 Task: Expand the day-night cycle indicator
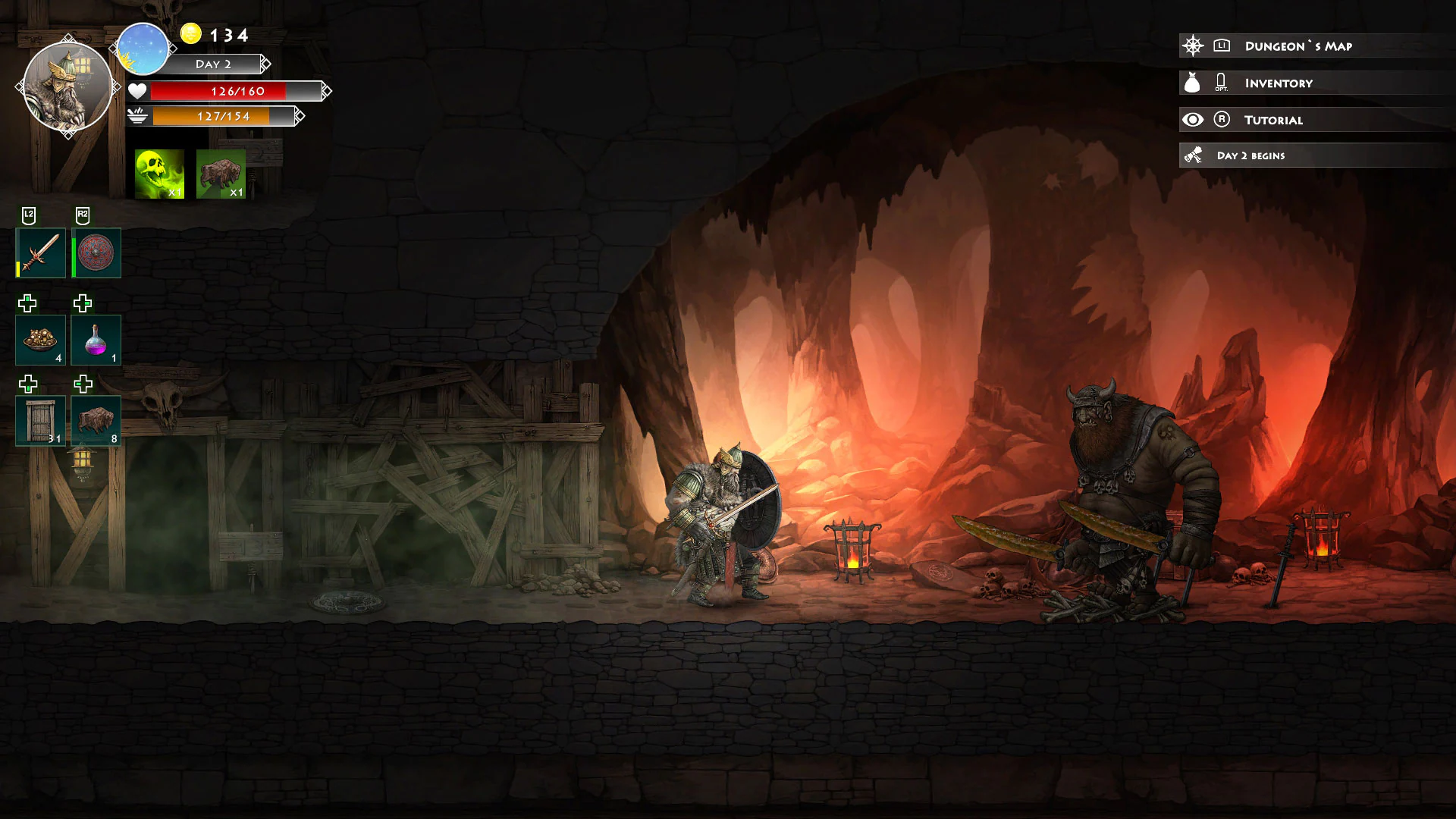point(143,49)
